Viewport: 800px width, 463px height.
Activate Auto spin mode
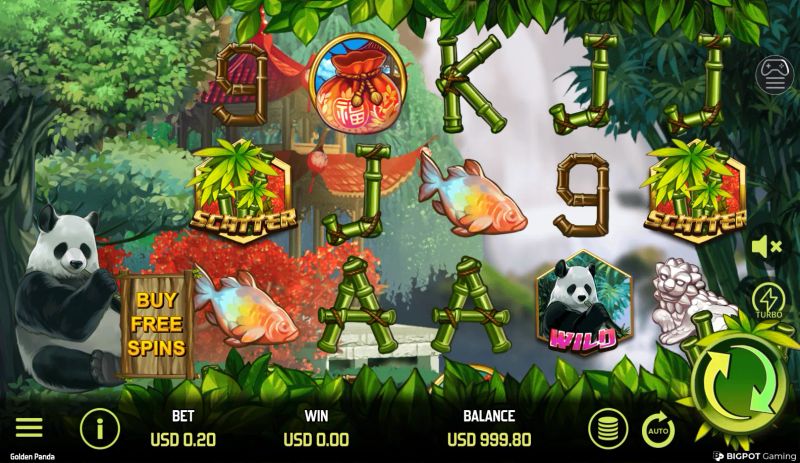(x=658, y=430)
